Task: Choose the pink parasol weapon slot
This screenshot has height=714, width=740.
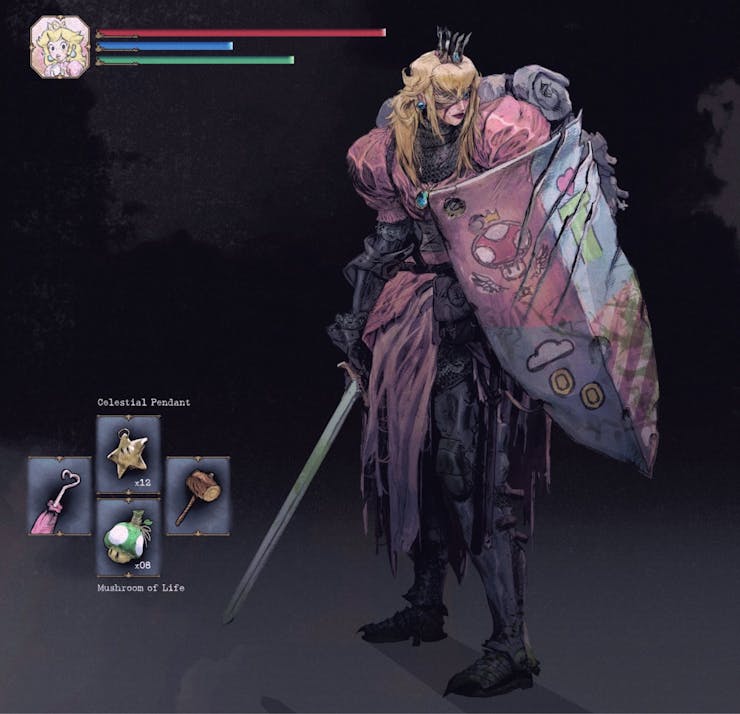Action: 59,495
